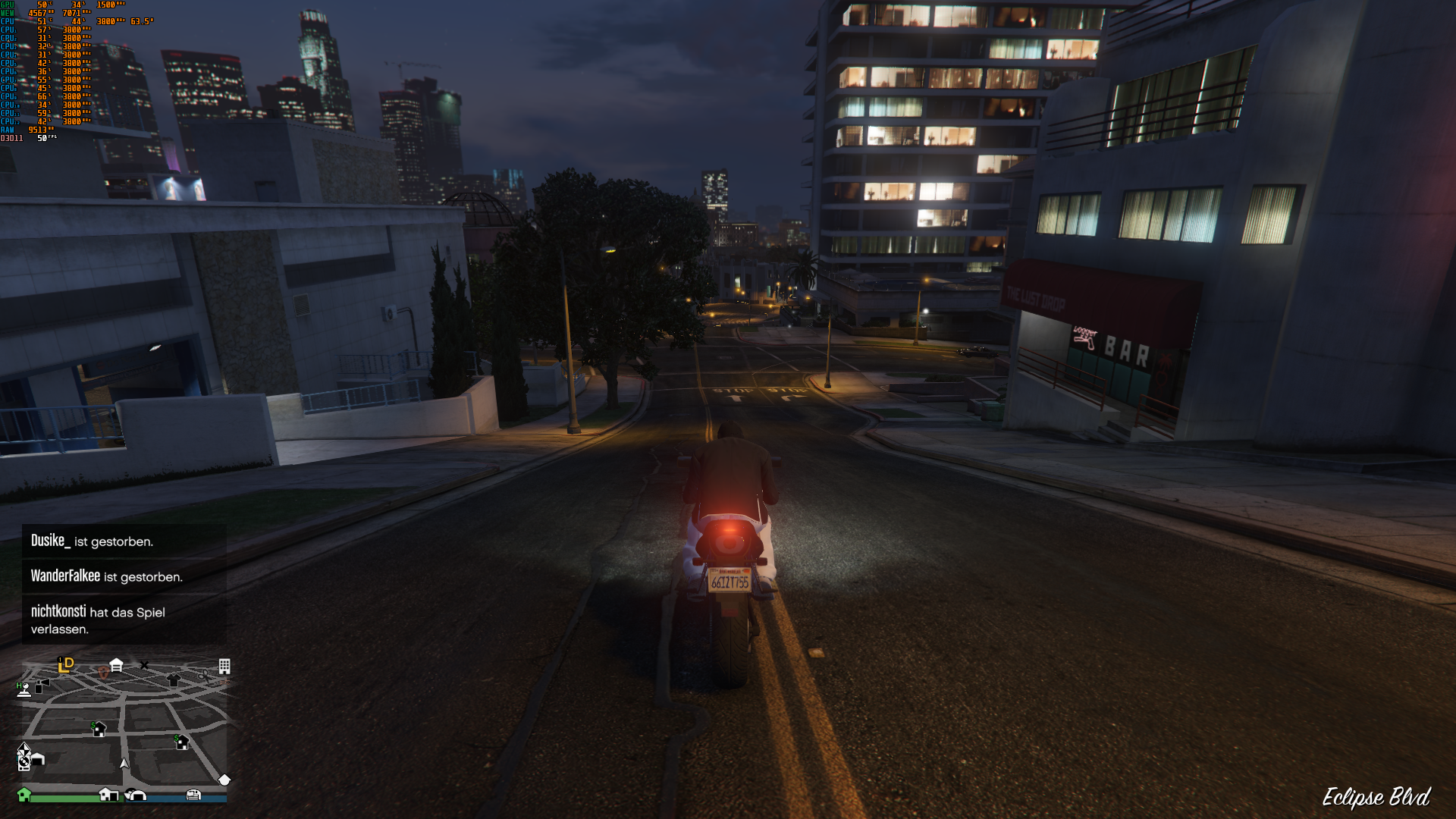
Task: Open the office building blip on the minimap
Action: tap(224, 667)
